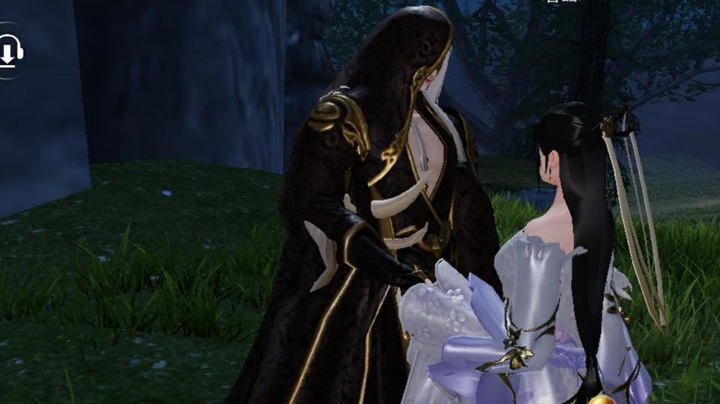This screenshot has width=720, height=404.
Task: Tap the headphone audio download icon
Action: (x=9, y=50)
